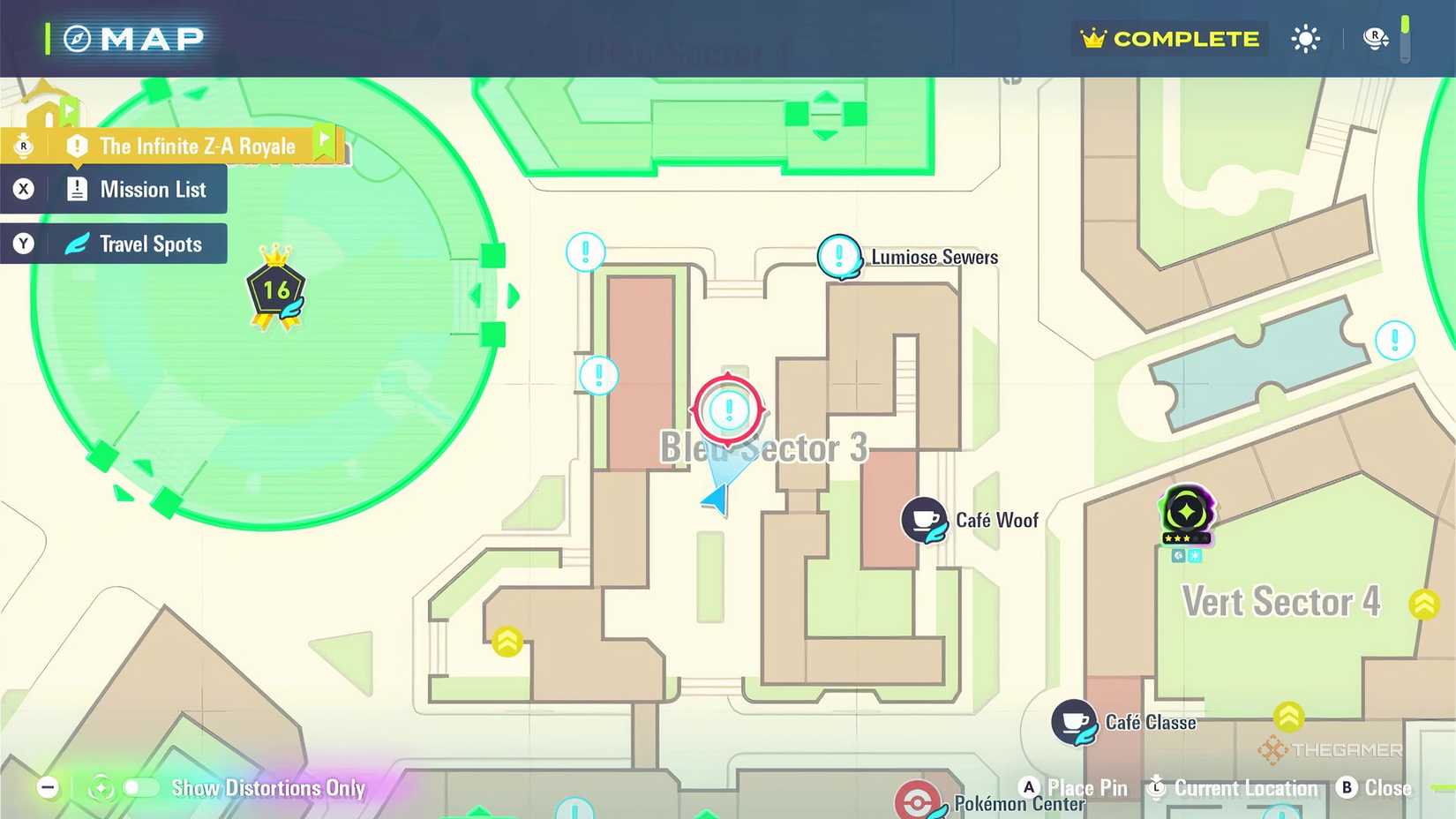Click the red mission marker in Bleu Sector 3

click(728, 409)
